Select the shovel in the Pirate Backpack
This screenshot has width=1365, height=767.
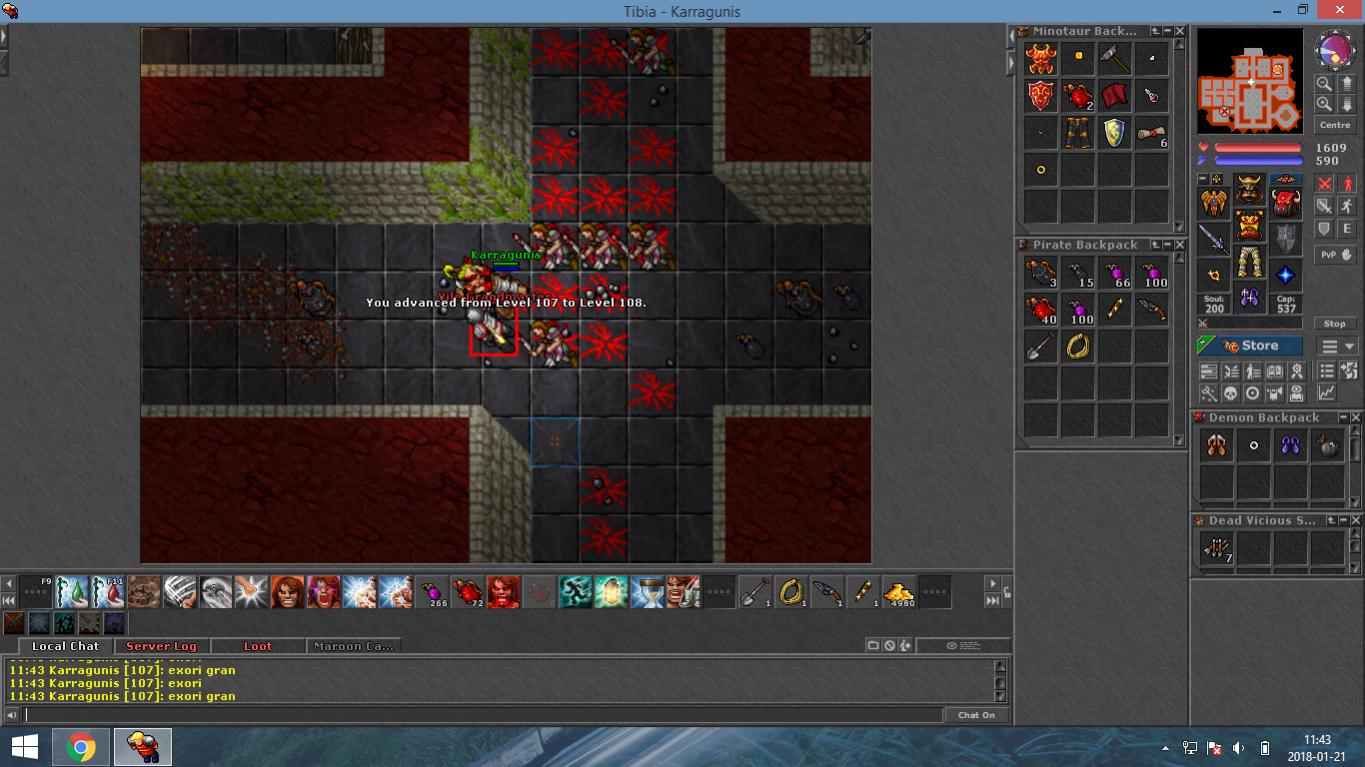point(1041,346)
